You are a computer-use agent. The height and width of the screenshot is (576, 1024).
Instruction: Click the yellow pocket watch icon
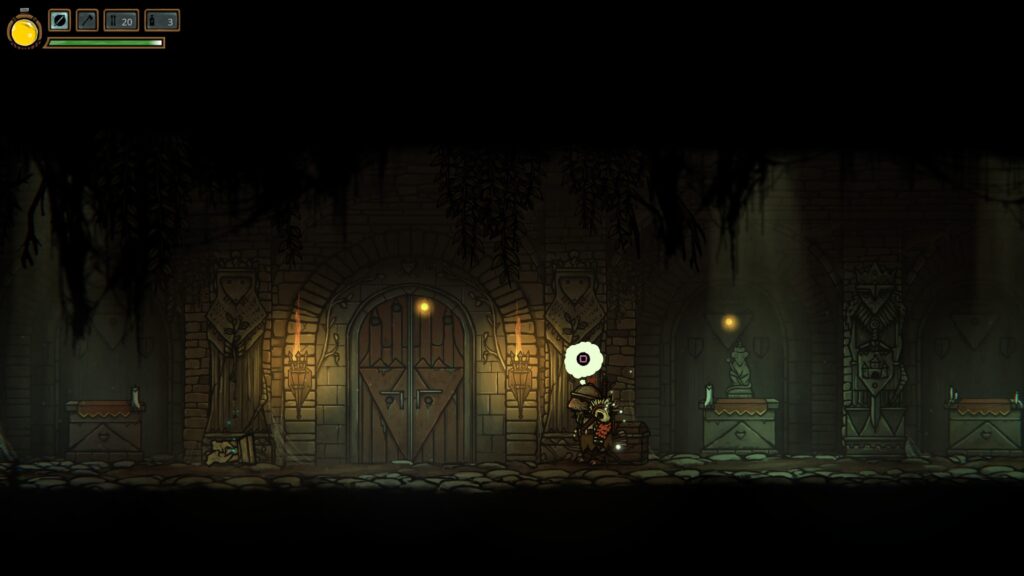point(24,32)
